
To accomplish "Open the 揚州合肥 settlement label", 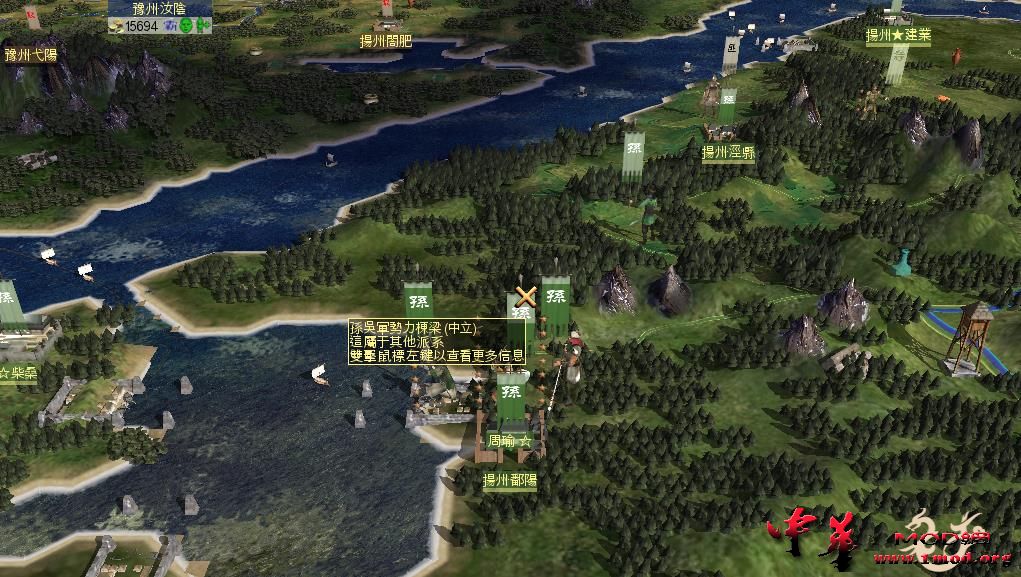I will pyautogui.click(x=385, y=42).
